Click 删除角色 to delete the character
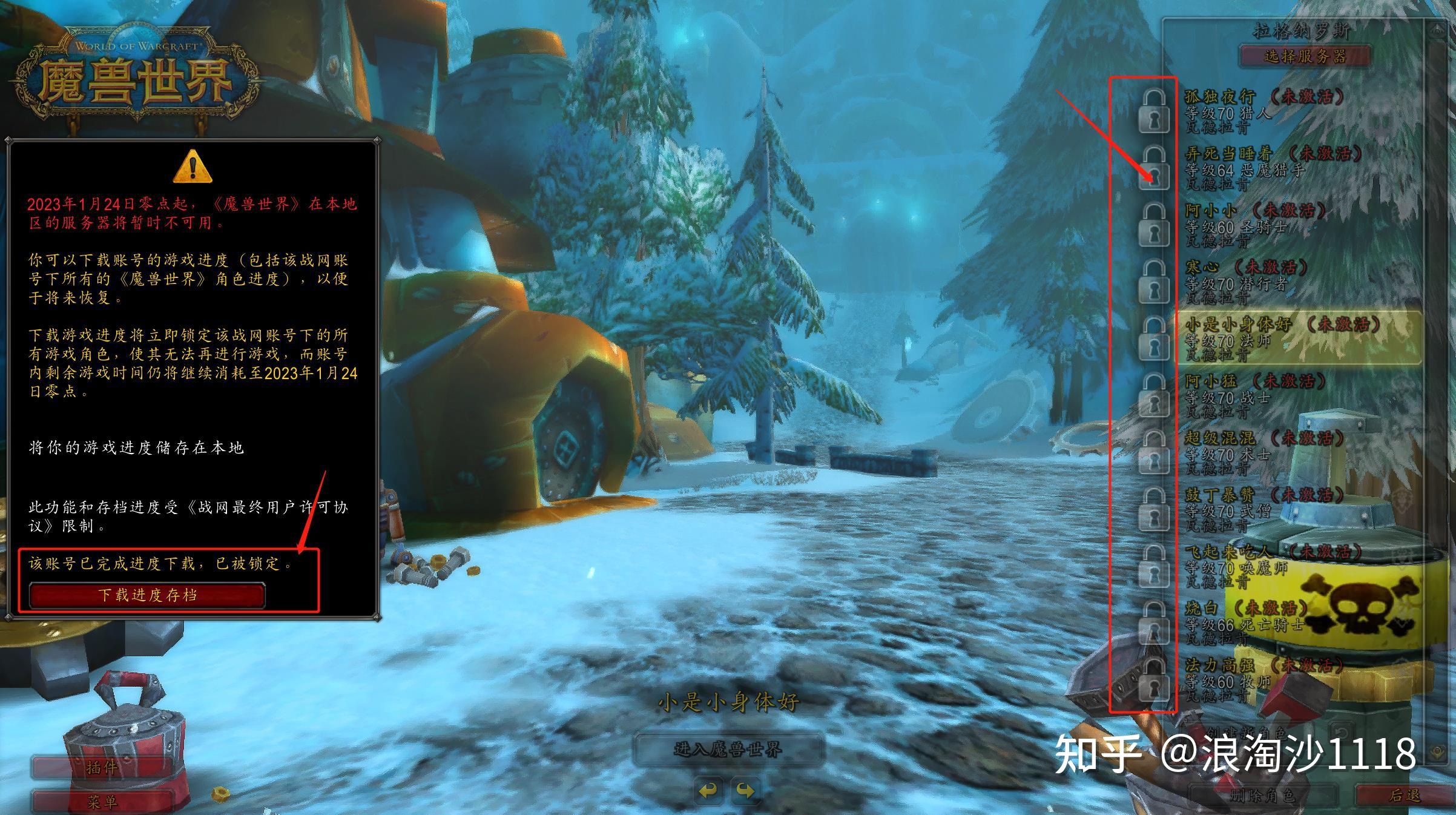The height and width of the screenshot is (815, 1456). pos(1262,796)
